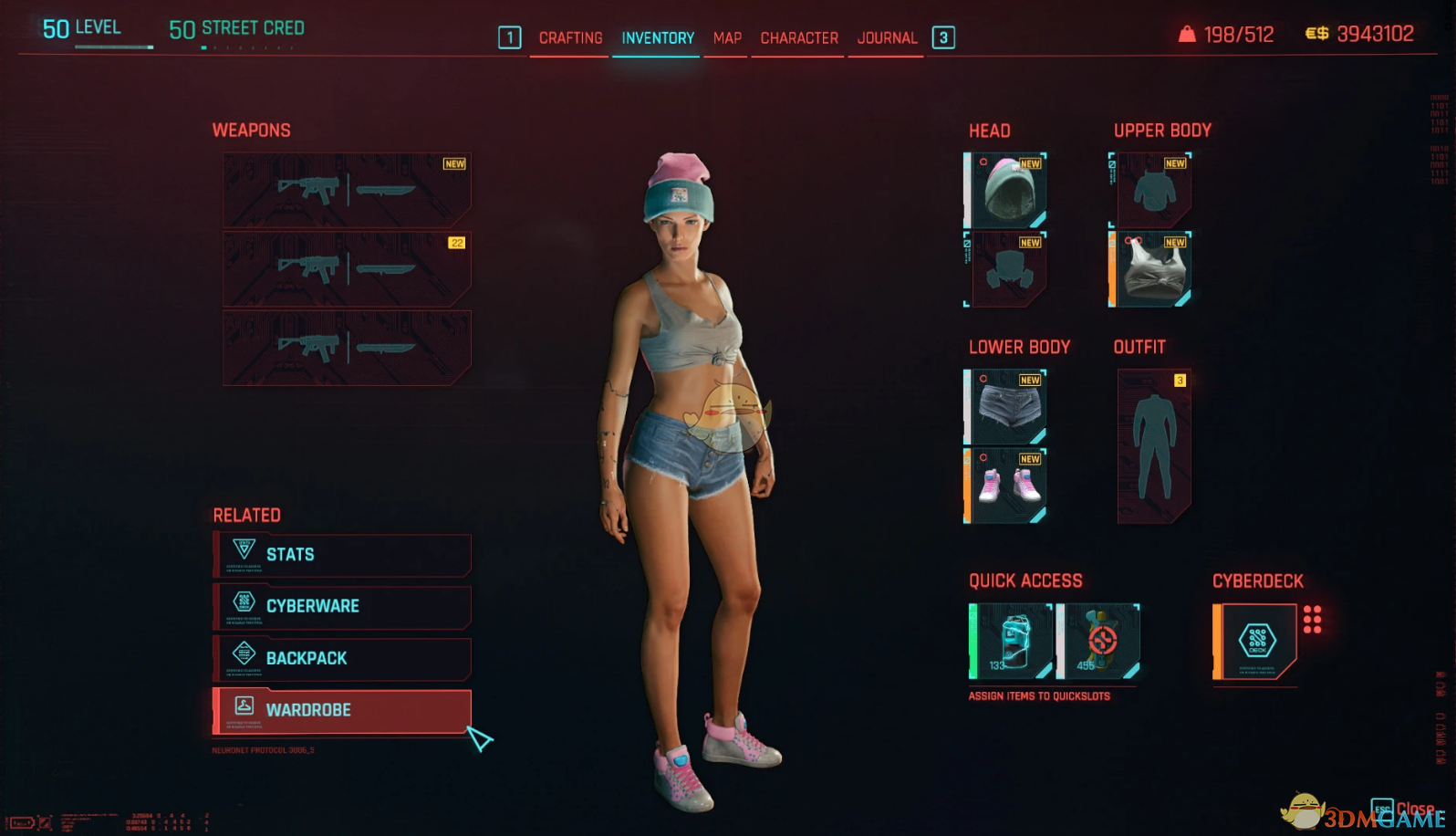Select the equipped beanie in Head slot

(1007, 190)
